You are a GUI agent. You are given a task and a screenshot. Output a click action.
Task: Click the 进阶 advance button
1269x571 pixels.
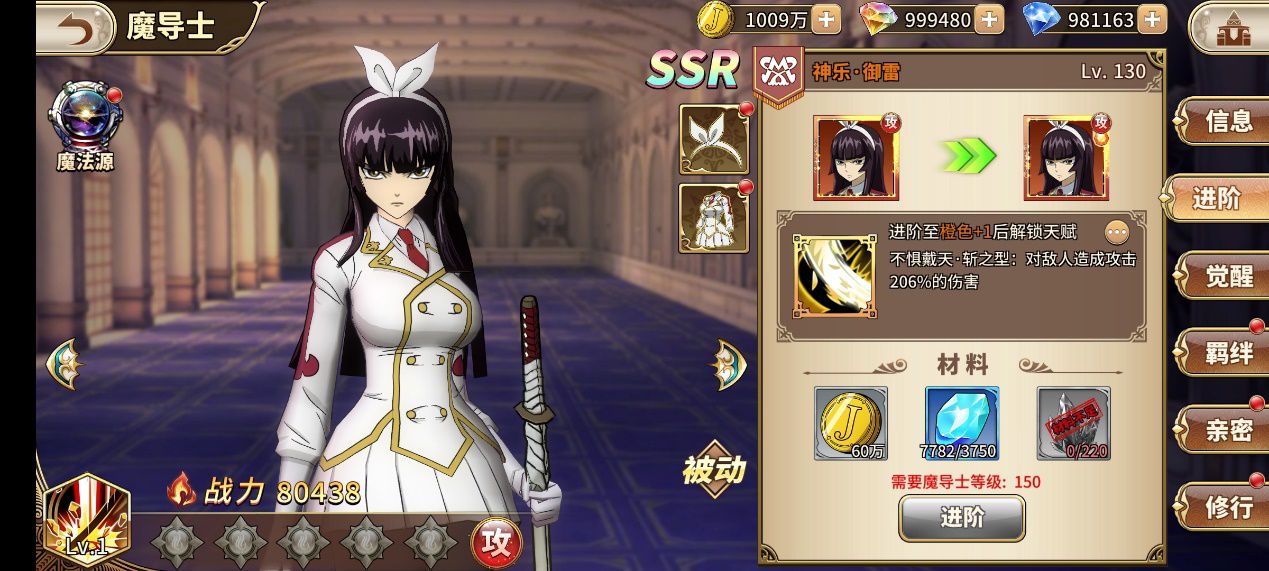962,517
